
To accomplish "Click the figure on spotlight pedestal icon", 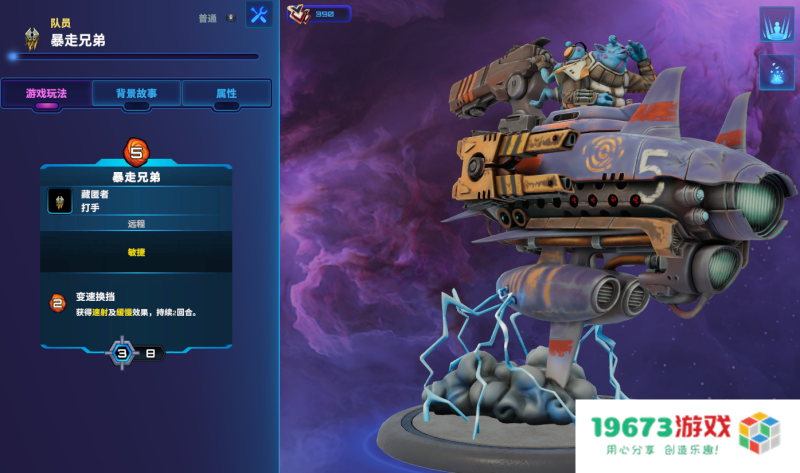I will 775,24.
